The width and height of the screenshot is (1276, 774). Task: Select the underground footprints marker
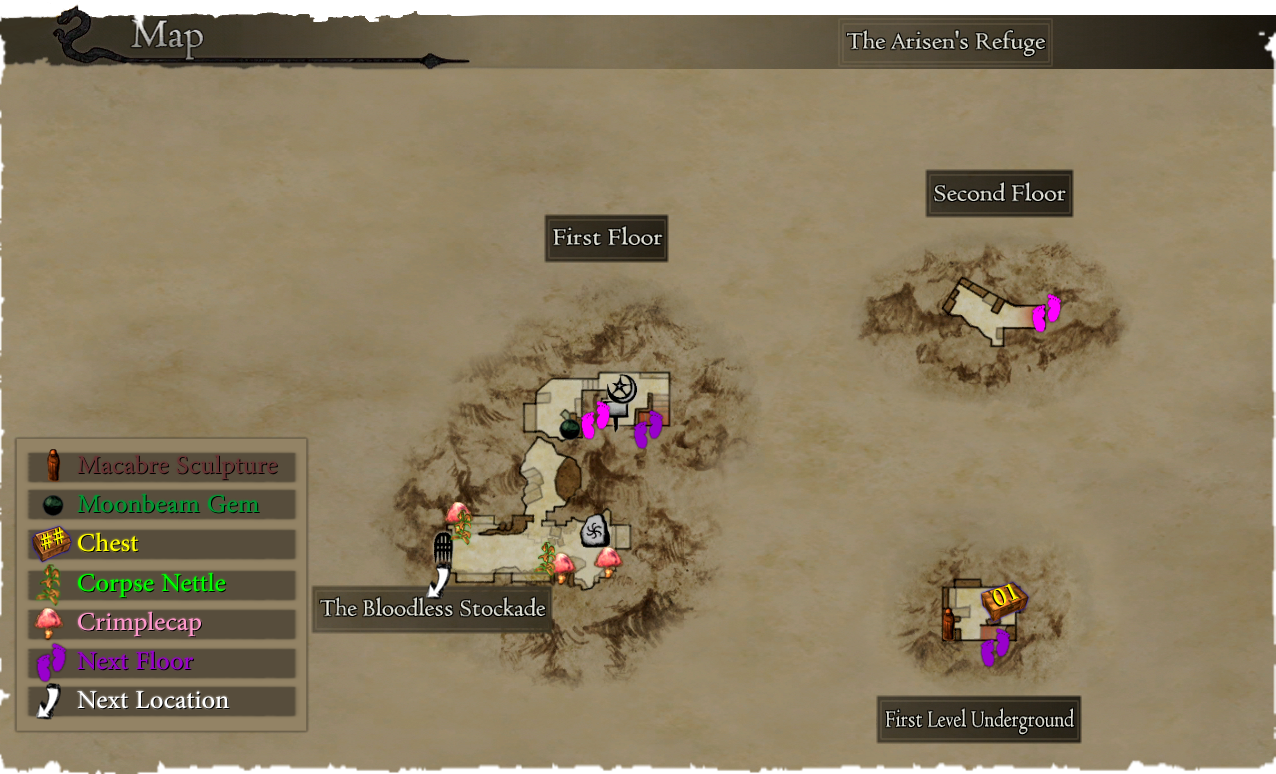pos(994,647)
